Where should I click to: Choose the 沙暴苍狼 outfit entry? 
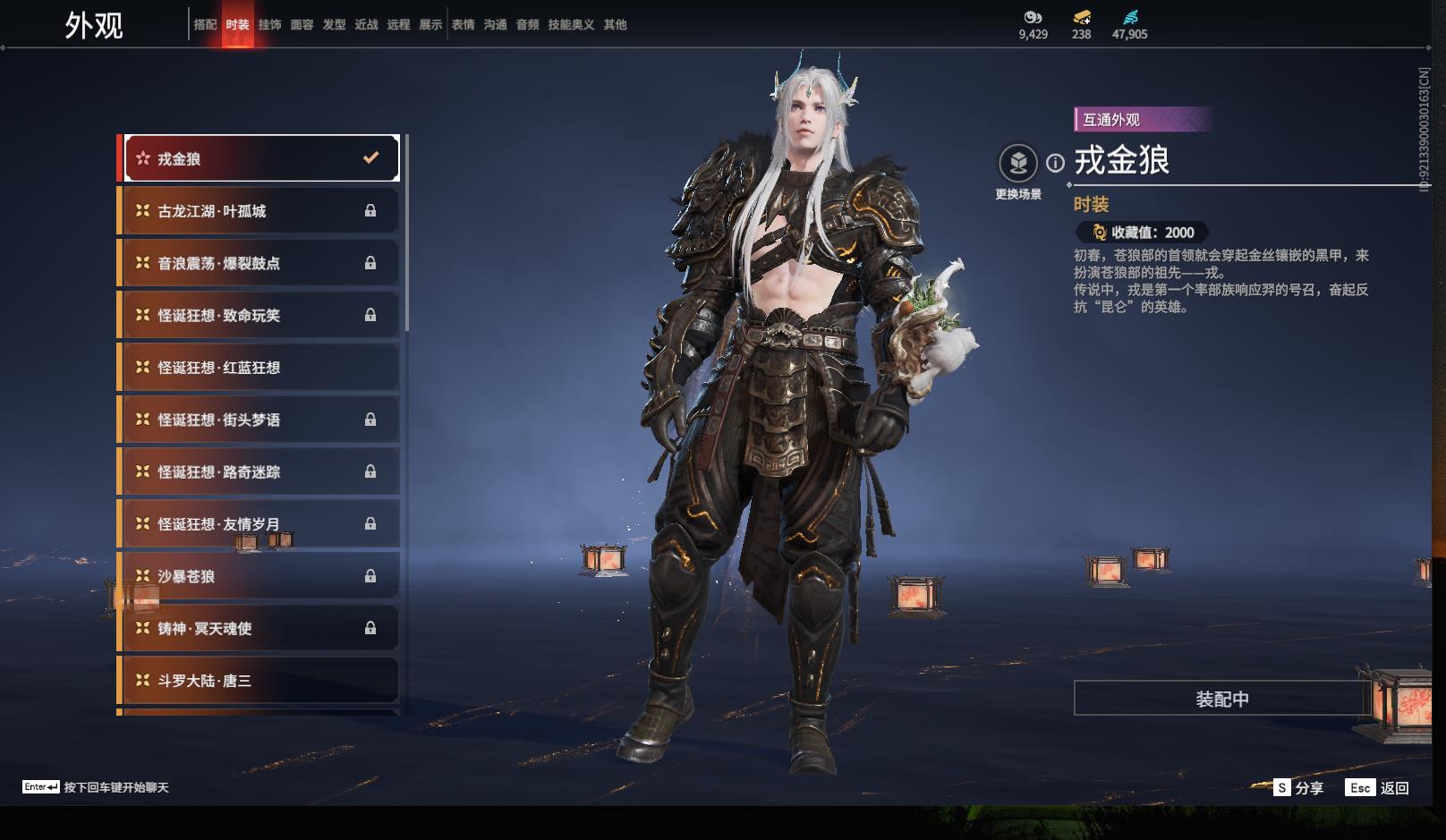[x=260, y=576]
